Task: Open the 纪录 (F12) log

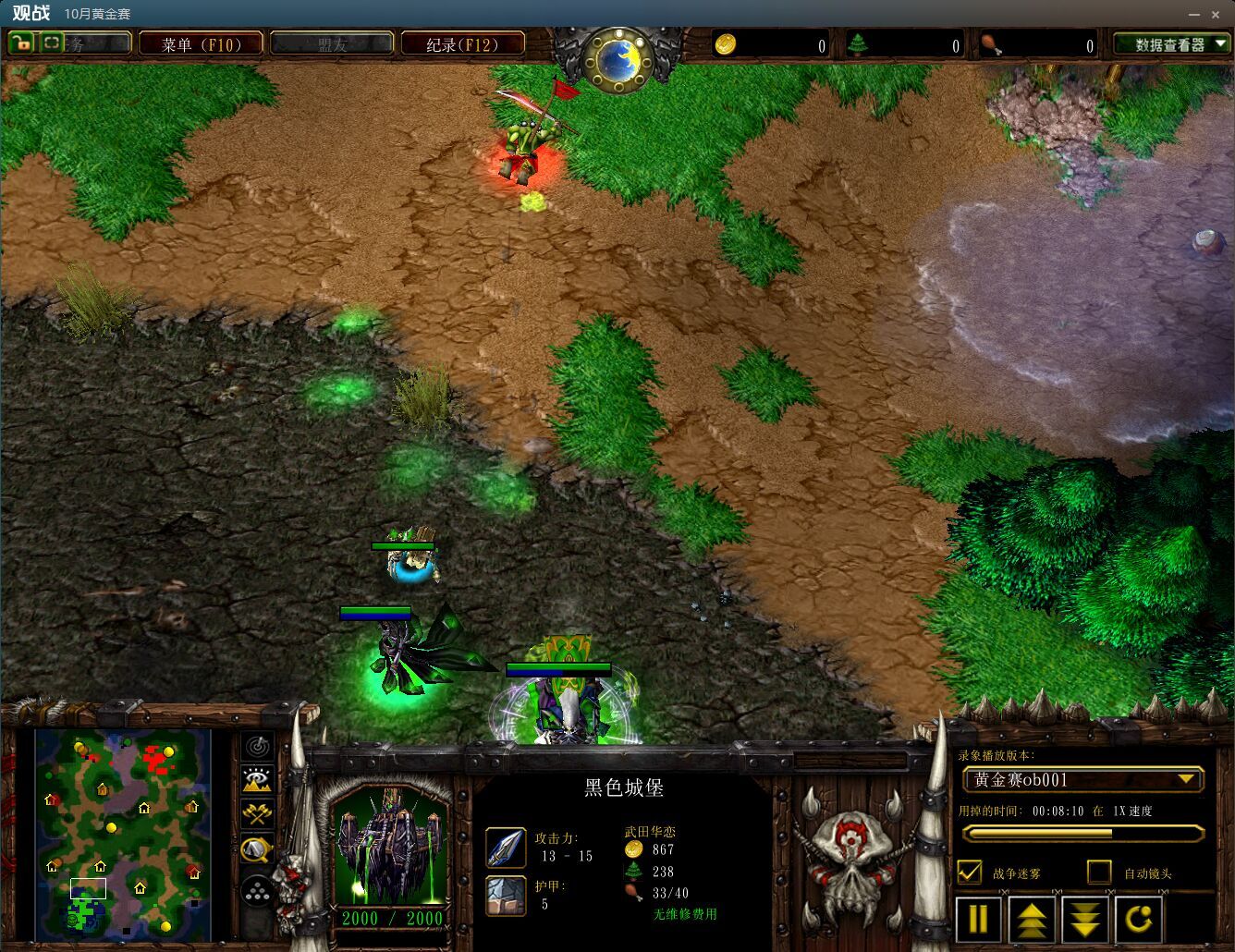Action: tap(462, 44)
